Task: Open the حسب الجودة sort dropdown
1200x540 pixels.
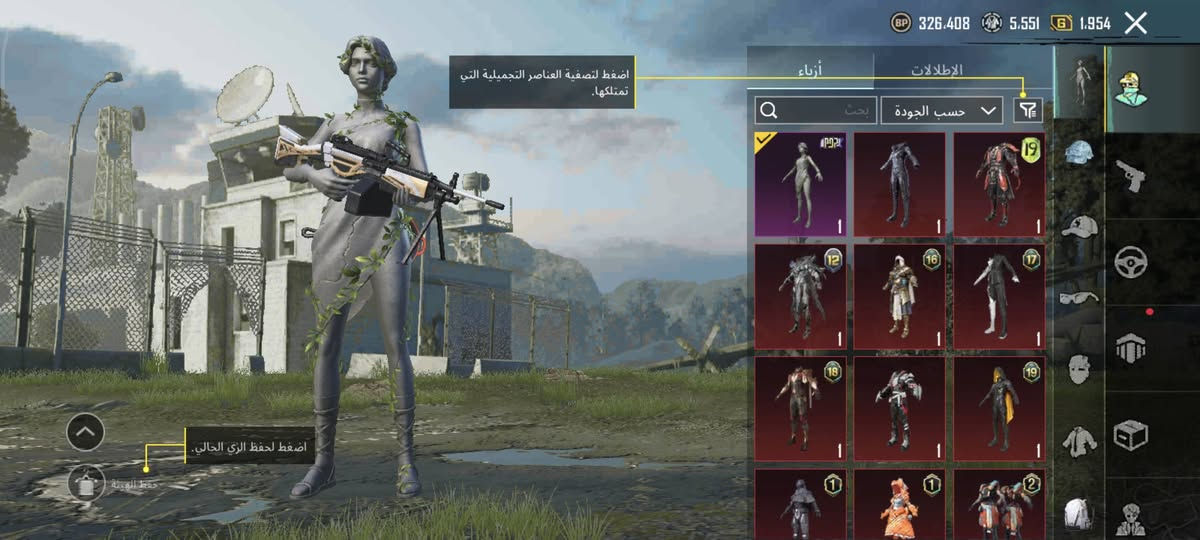Action: (x=942, y=110)
